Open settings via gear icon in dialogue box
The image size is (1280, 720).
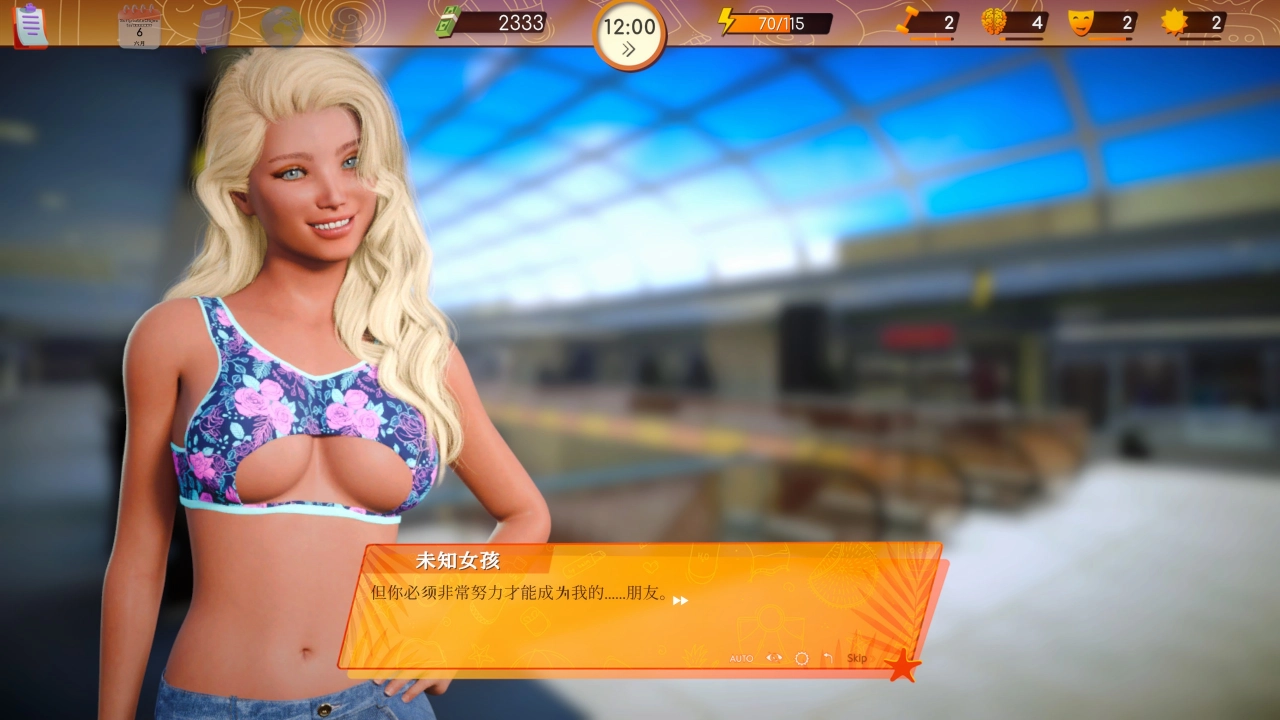click(802, 658)
